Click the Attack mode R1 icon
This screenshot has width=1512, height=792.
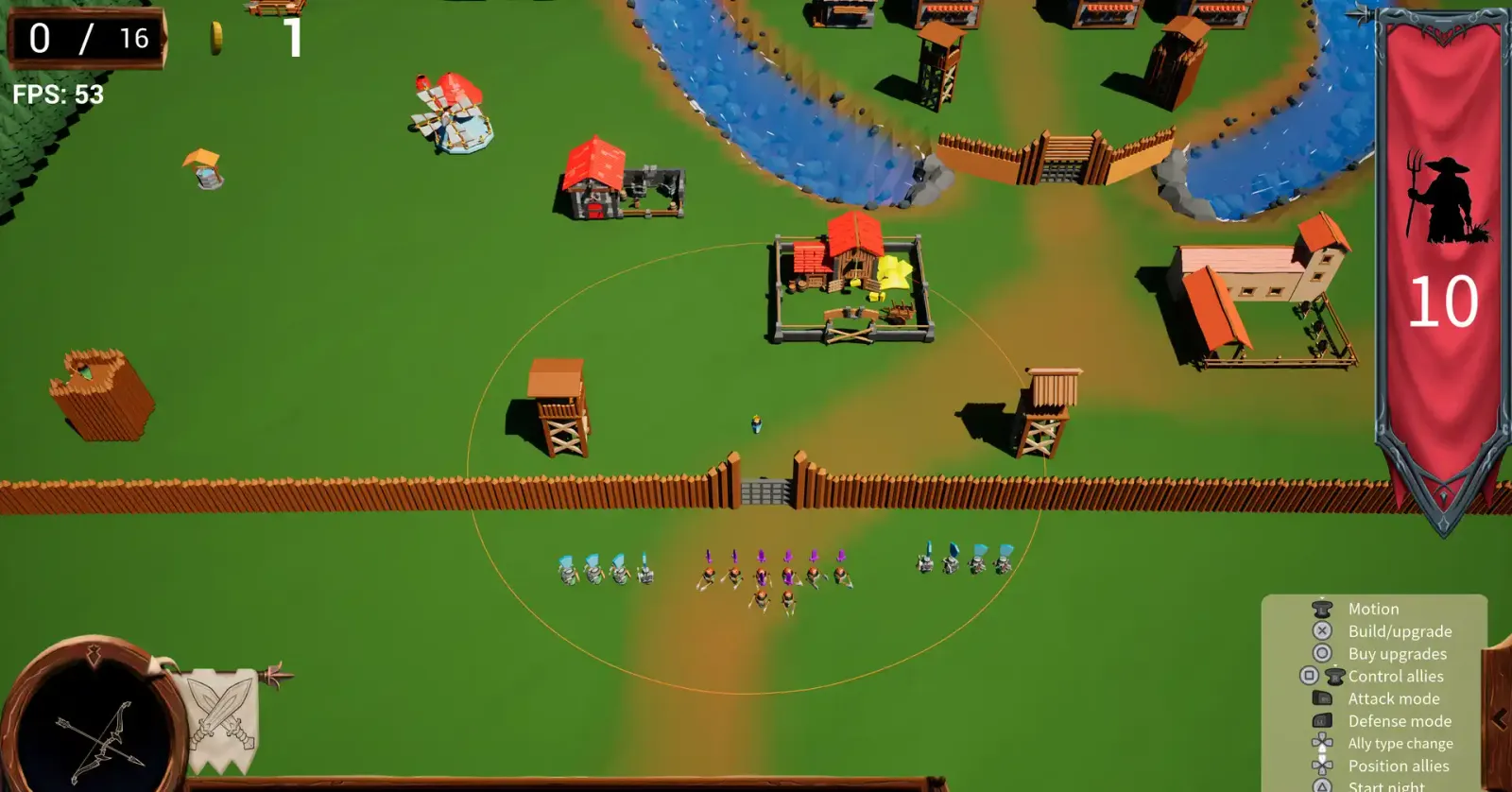pyautogui.click(x=1320, y=697)
